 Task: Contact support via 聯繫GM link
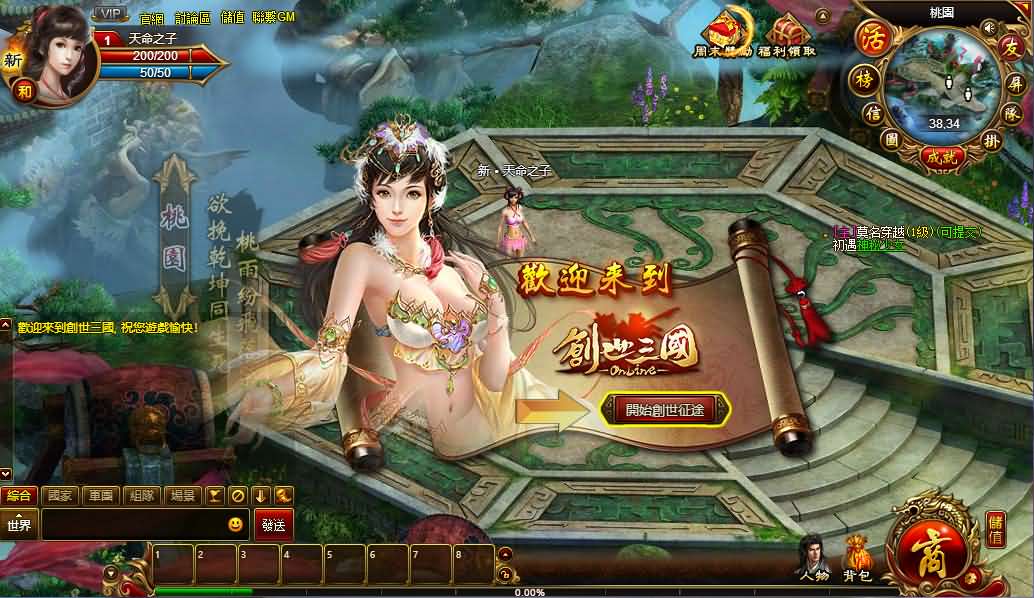[274, 18]
